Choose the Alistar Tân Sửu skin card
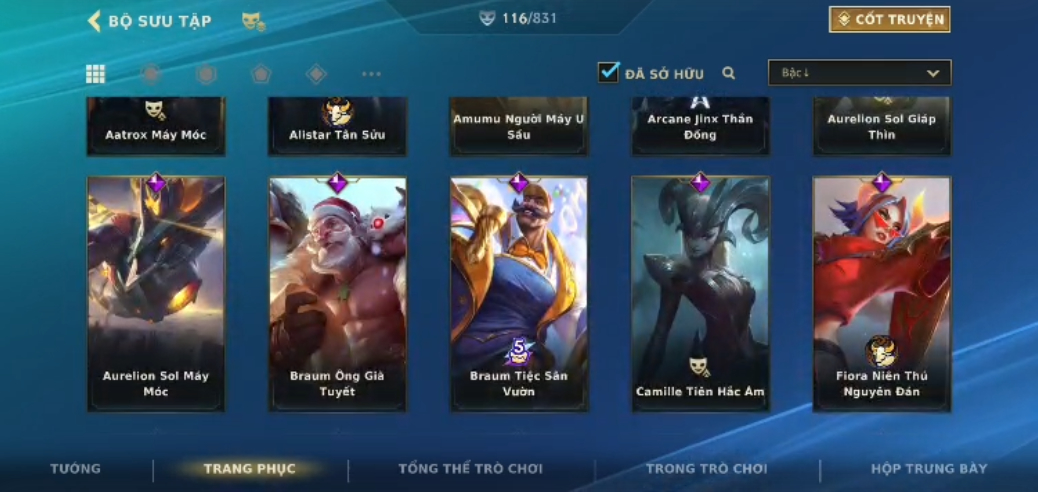 (337, 126)
